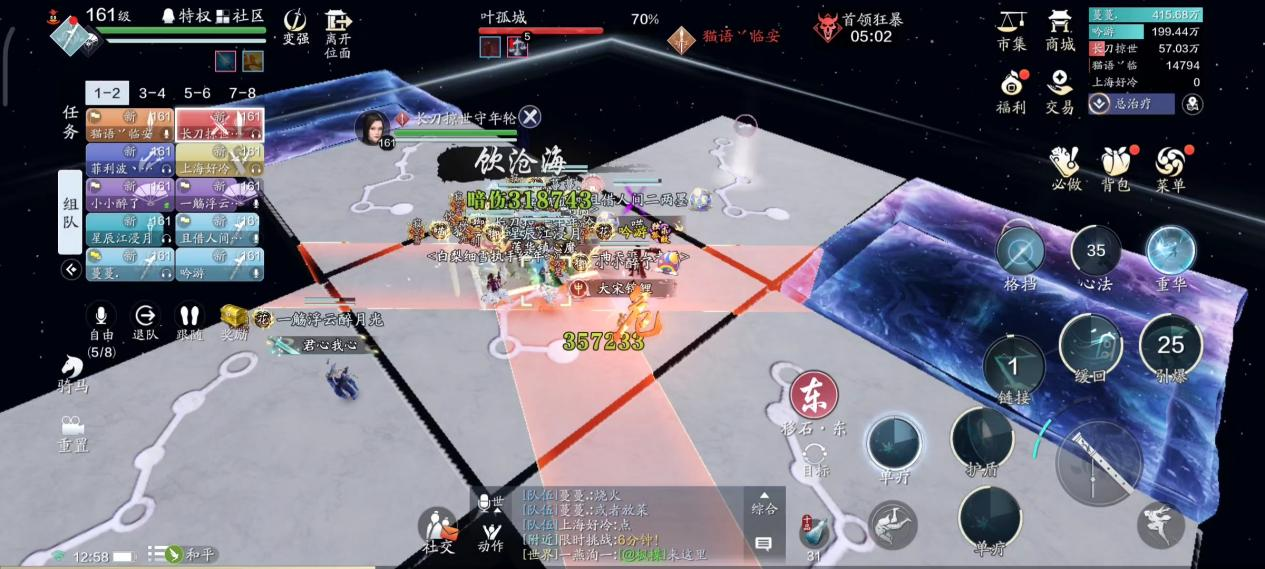Viewport: 1265px width, 569px height.
Task: Switch to team group tab 3-4
Action: (x=152, y=93)
